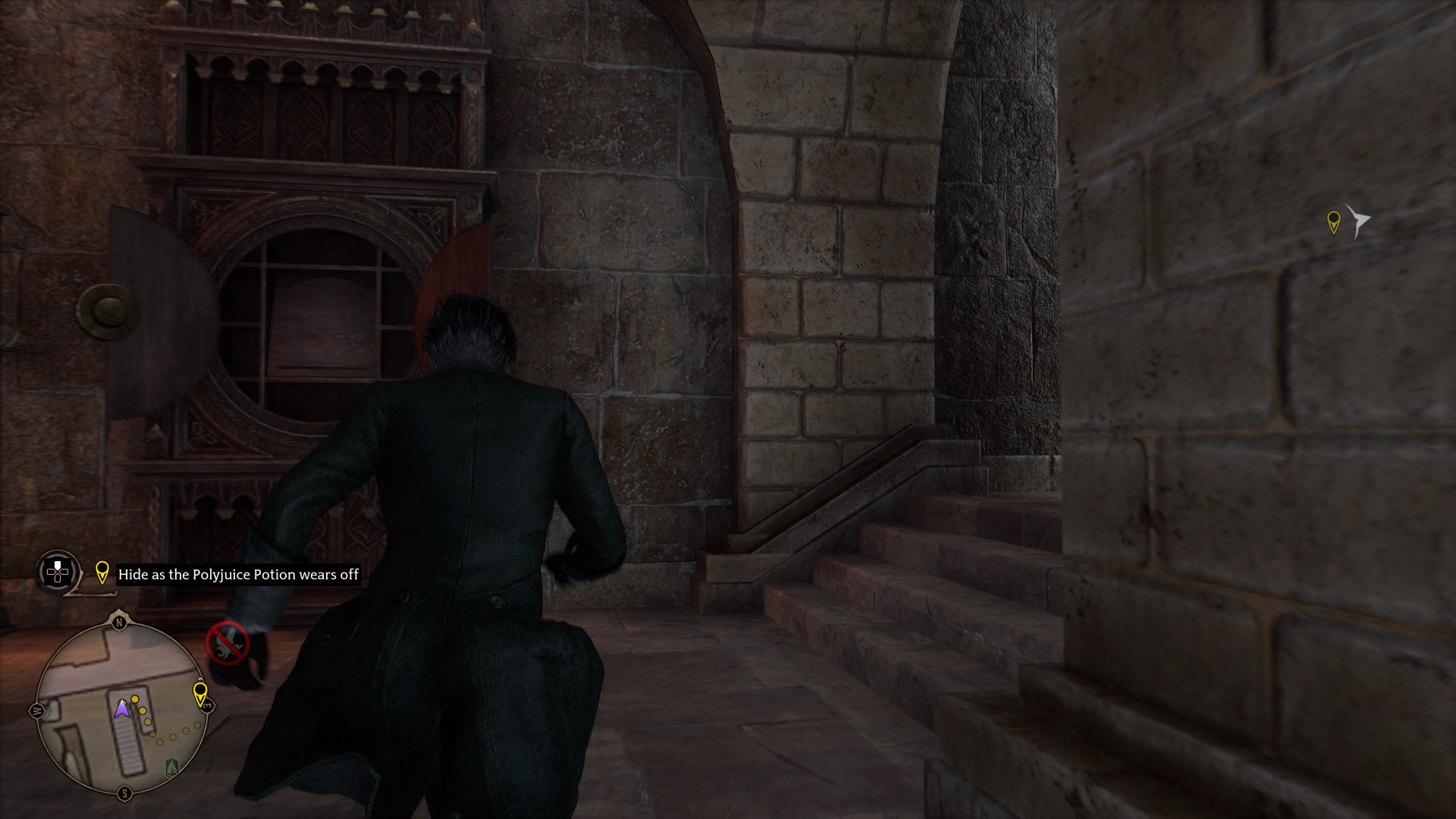Click the West marker on the minimap
The width and height of the screenshot is (1456, 819).
pyautogui.click(x=37, y=710)
